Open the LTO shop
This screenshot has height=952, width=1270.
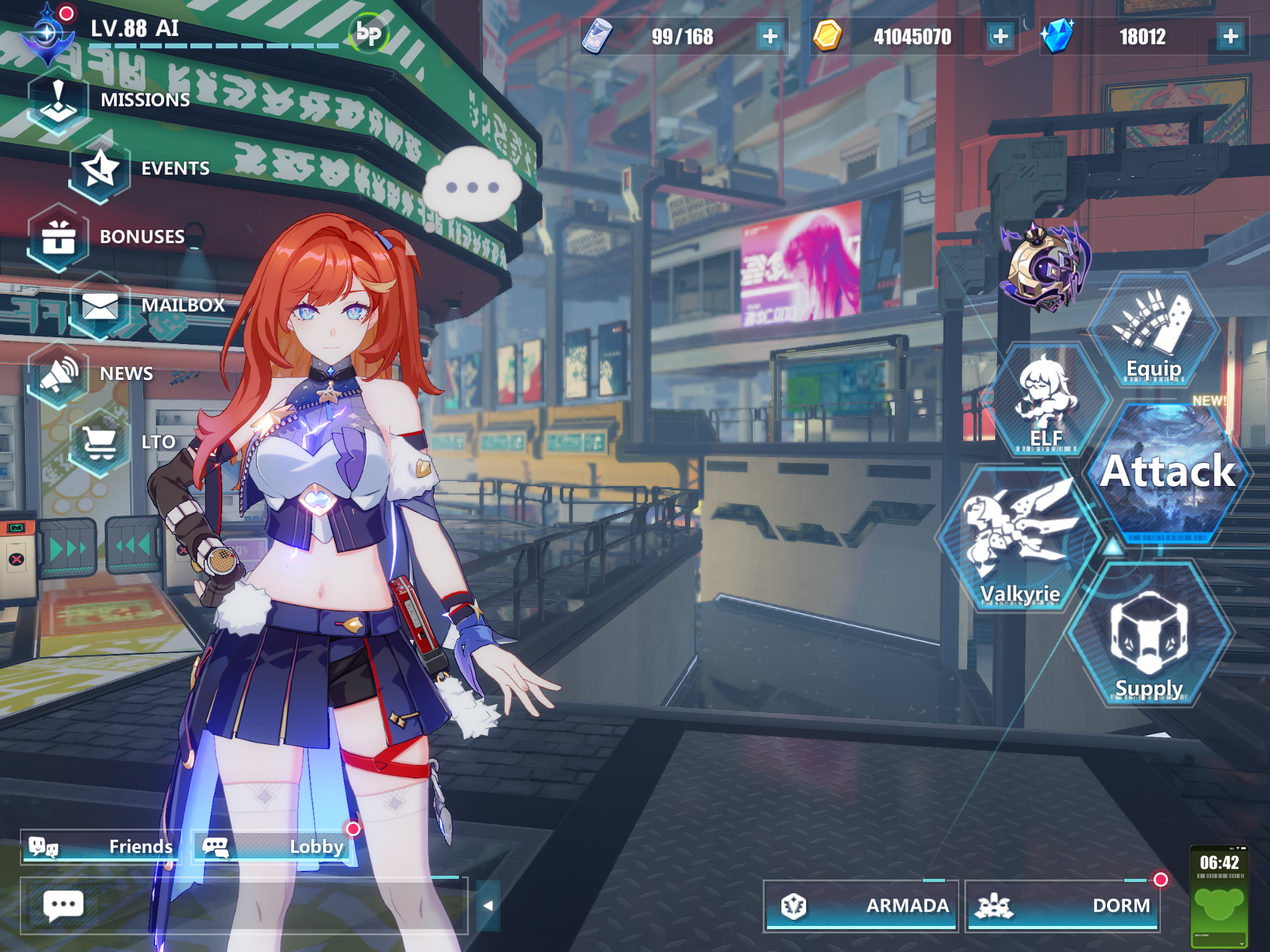point(100,443)
